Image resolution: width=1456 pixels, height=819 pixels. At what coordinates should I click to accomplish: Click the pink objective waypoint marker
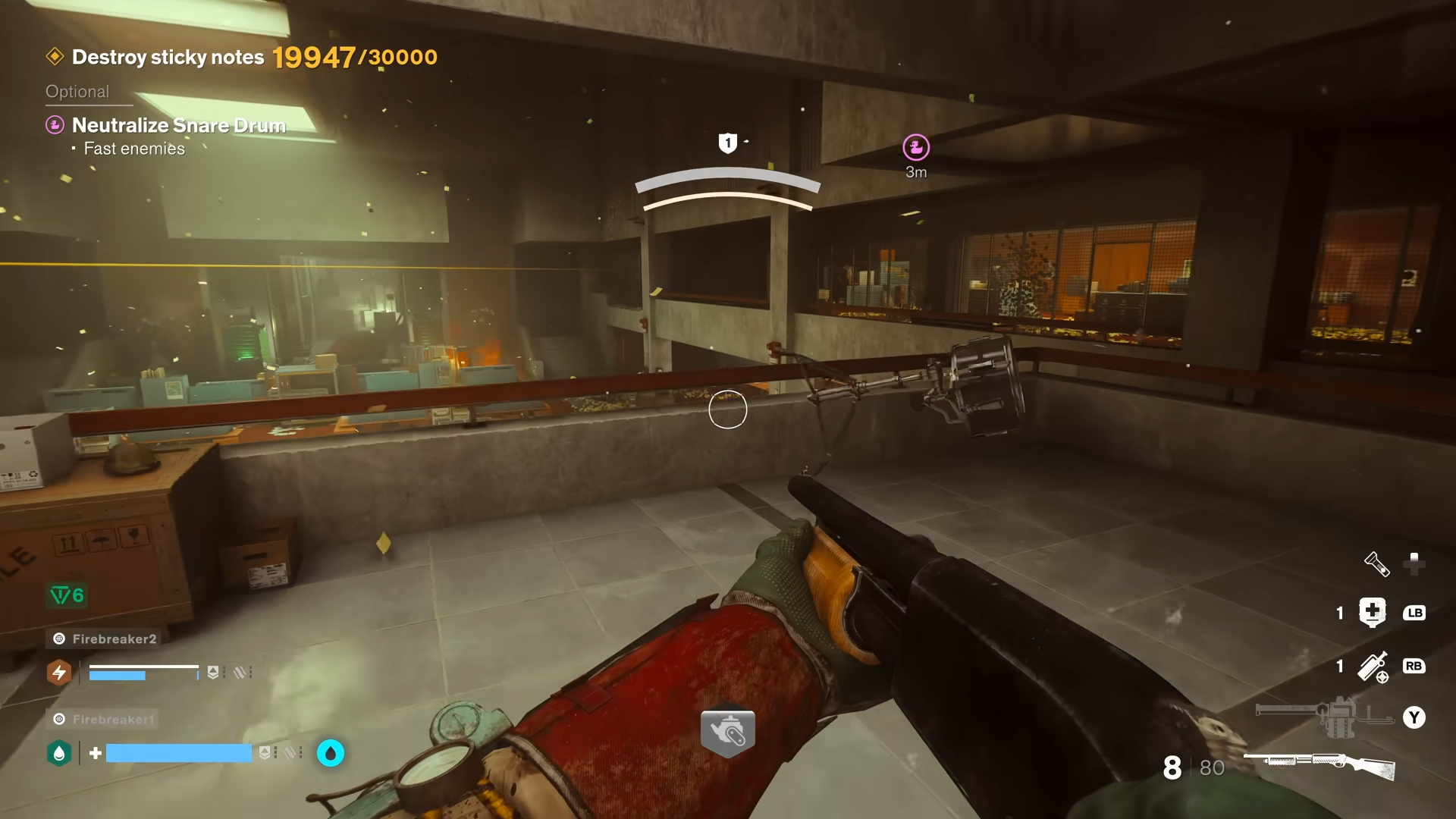coord(916,147)
